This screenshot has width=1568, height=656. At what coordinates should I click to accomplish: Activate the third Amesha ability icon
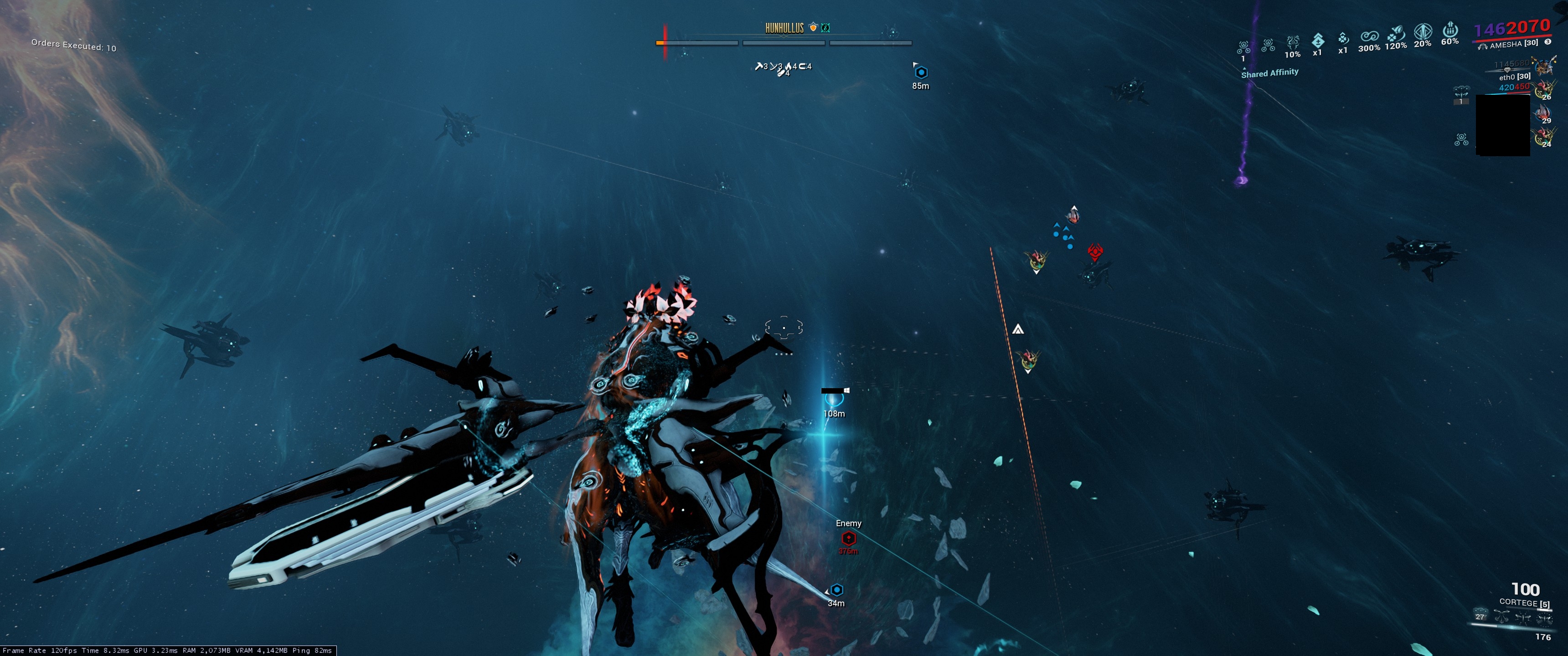point(1523,619)
